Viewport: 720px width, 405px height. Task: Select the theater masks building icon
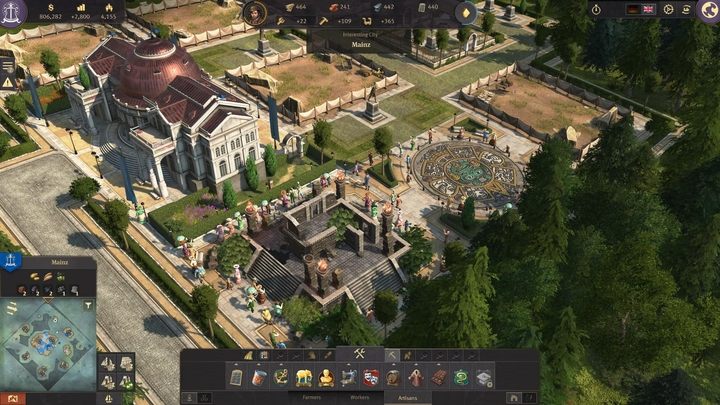pyautogui.click(x=371, y=377)
